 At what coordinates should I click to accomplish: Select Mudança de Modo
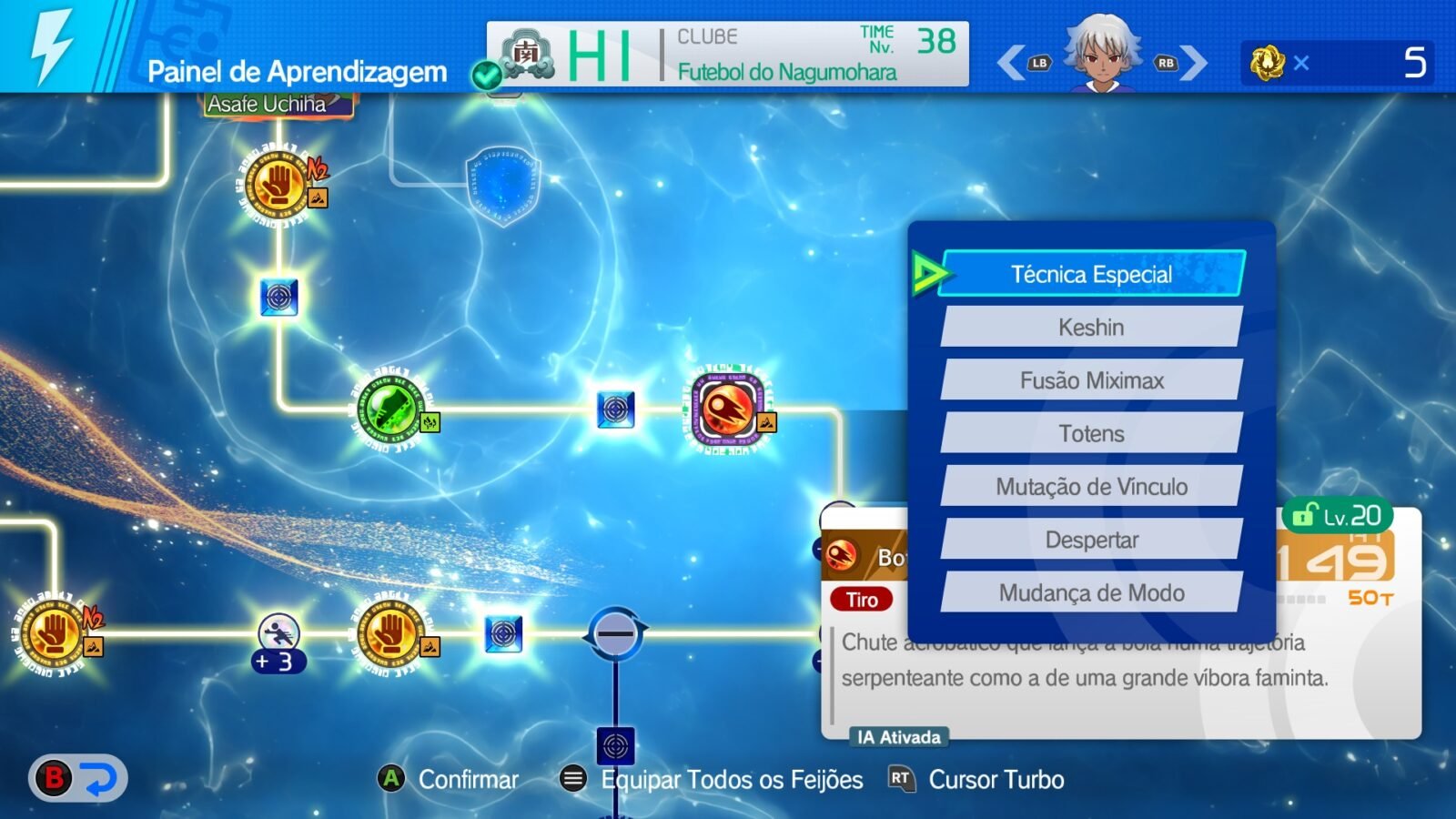(1090, 592)
